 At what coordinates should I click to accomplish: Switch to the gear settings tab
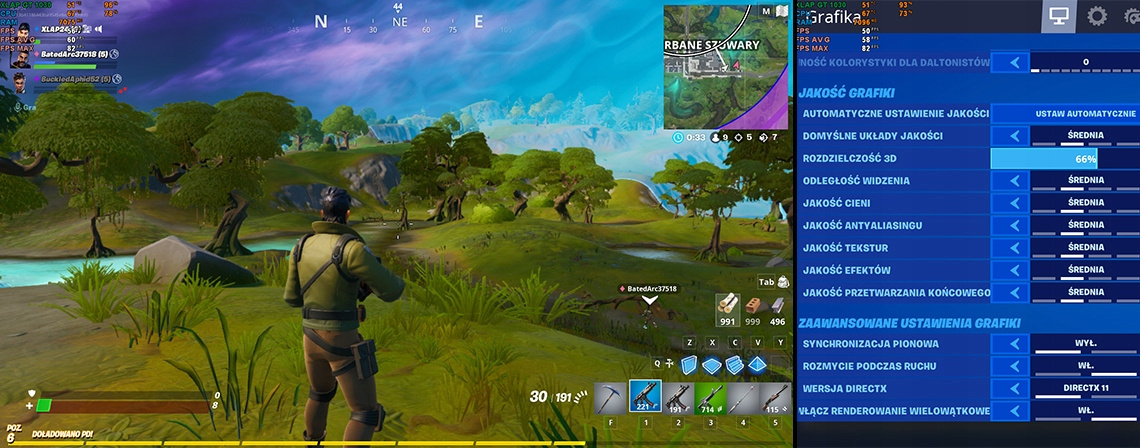pos(1097,16)
